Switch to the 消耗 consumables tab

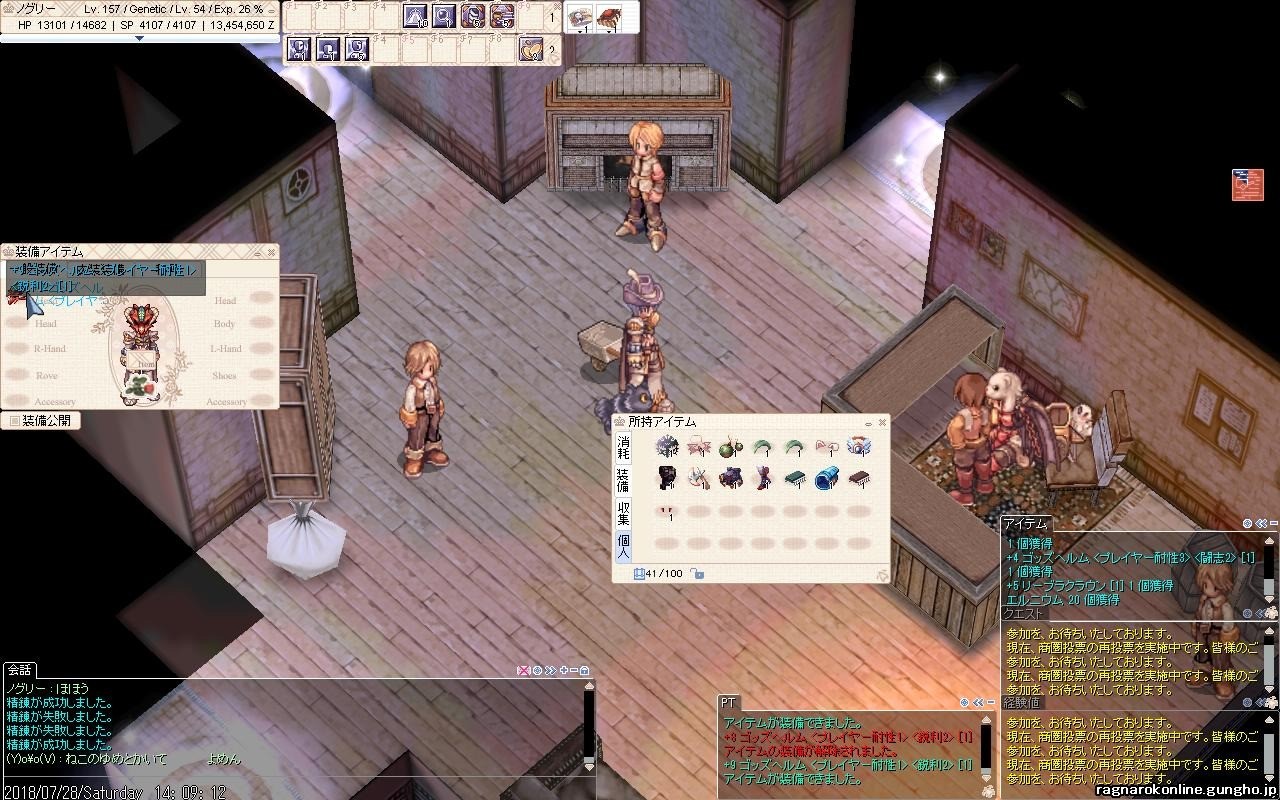click(x=623, y=447)
